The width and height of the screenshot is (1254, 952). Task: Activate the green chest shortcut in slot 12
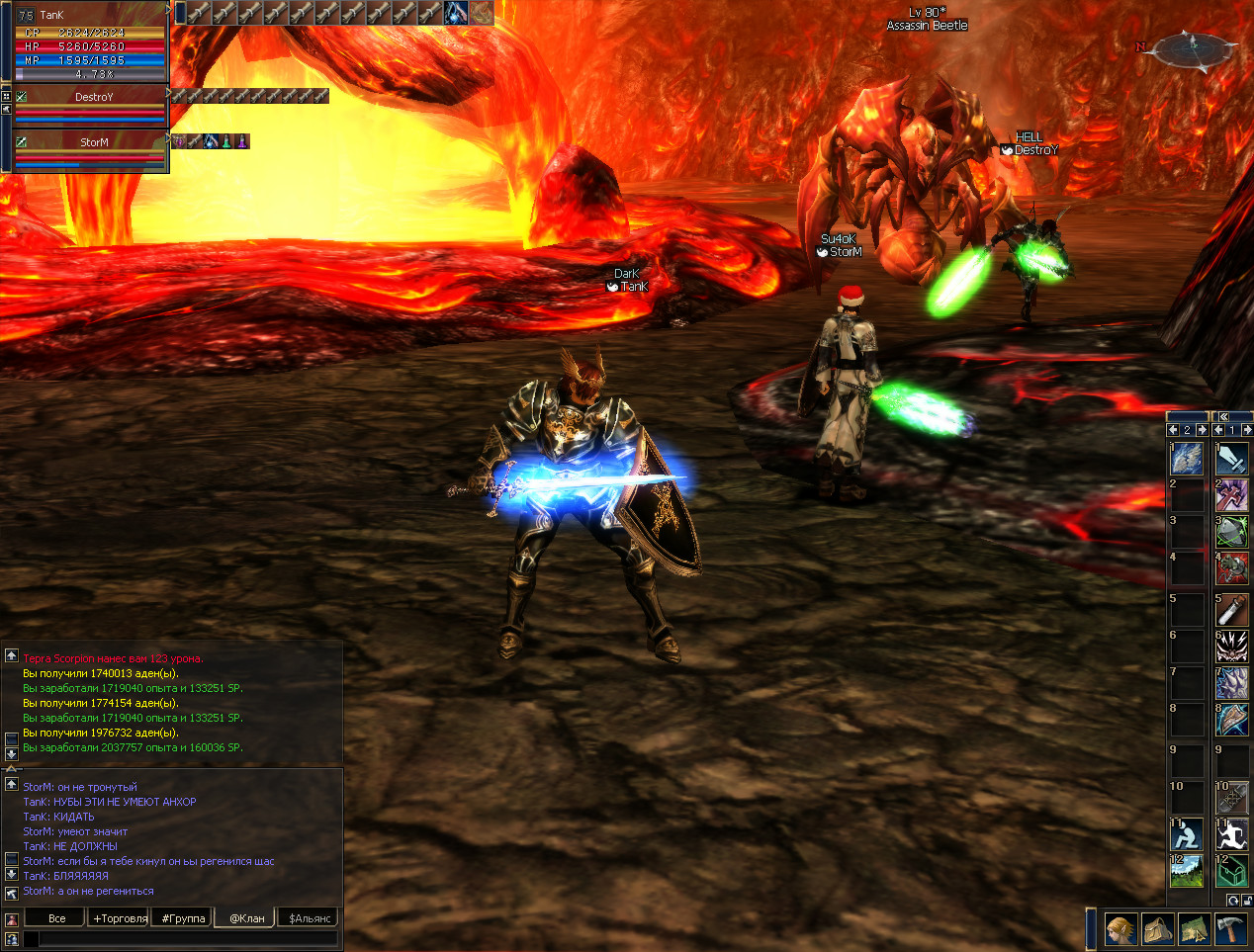pos(1231,871)
